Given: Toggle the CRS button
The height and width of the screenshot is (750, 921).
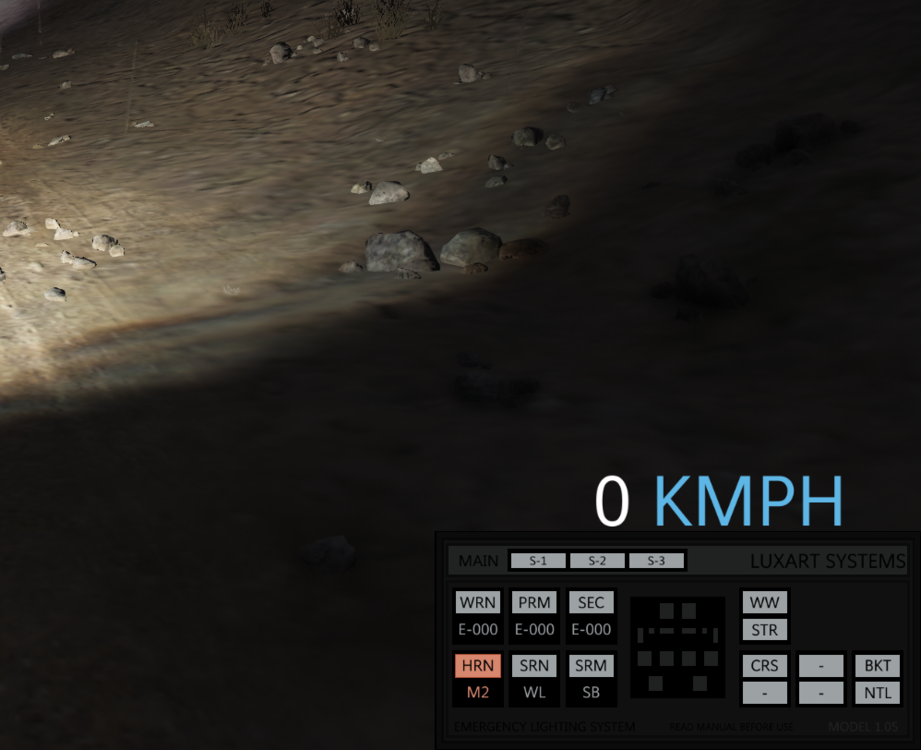Looking at the screenshot, I should coord(764,666).
